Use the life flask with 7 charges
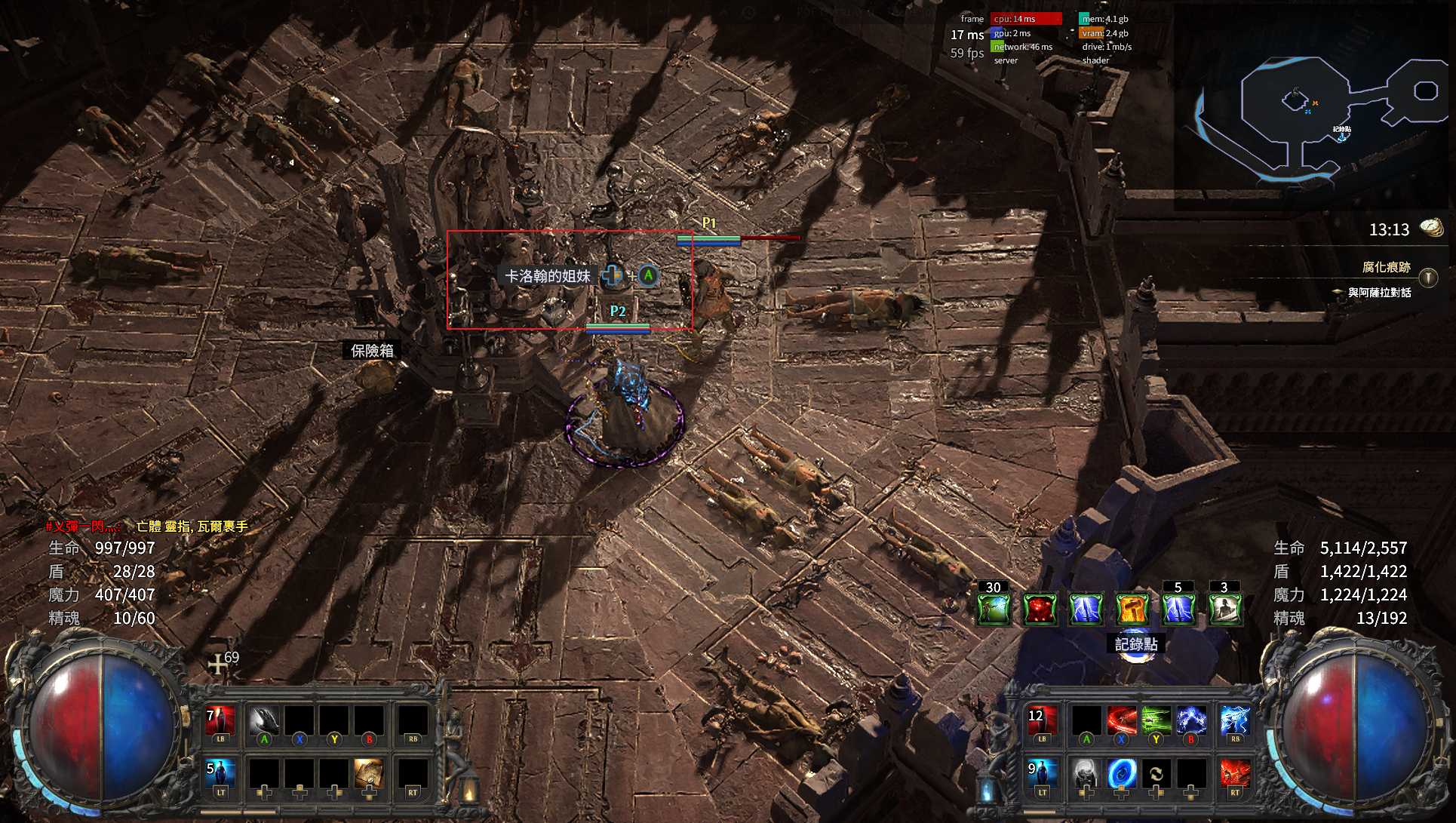The height and width of the screenshot is (823, 1456). click(221, 722)
